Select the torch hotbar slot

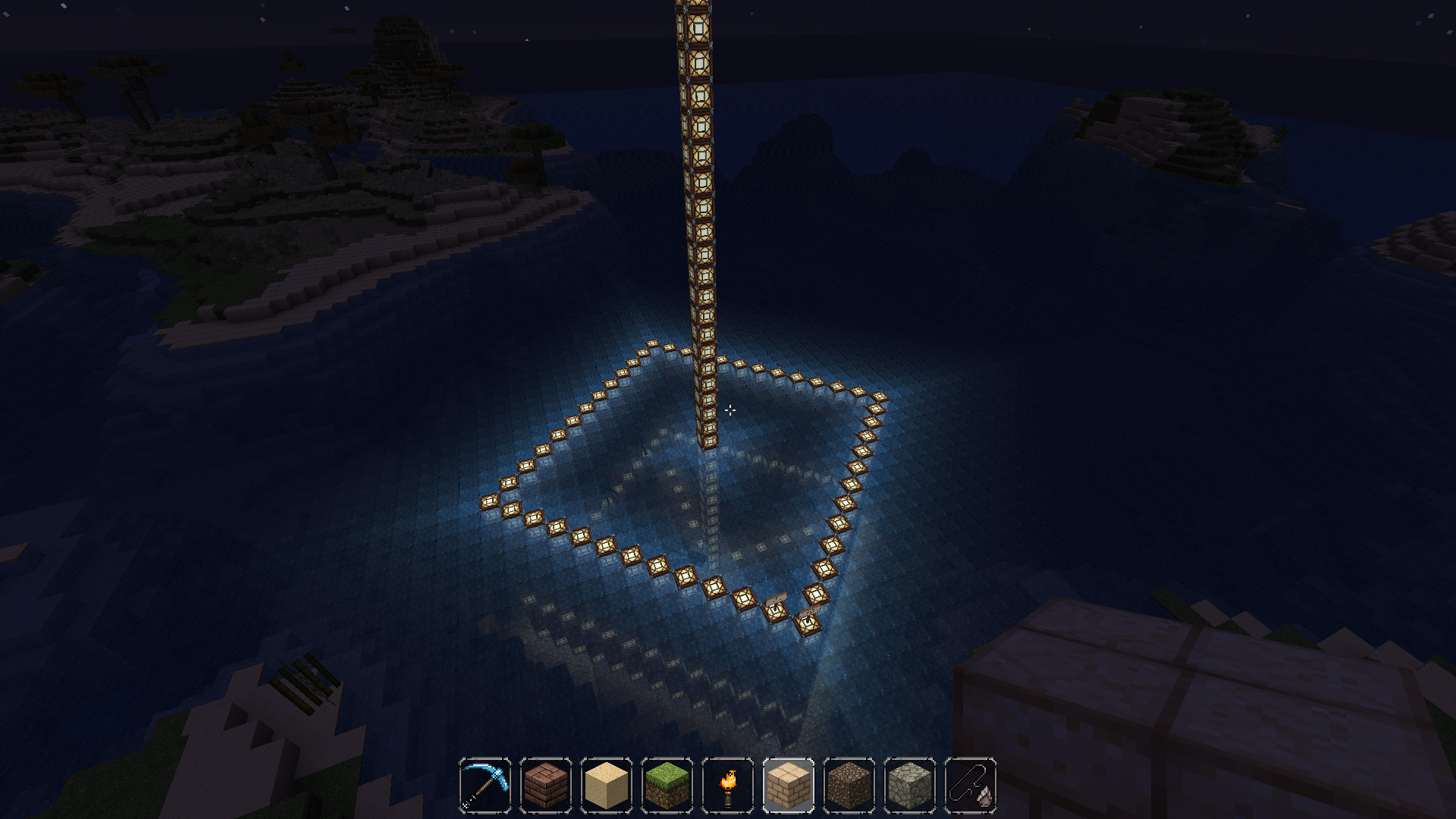pyautogui.click(x=728, y=785)
